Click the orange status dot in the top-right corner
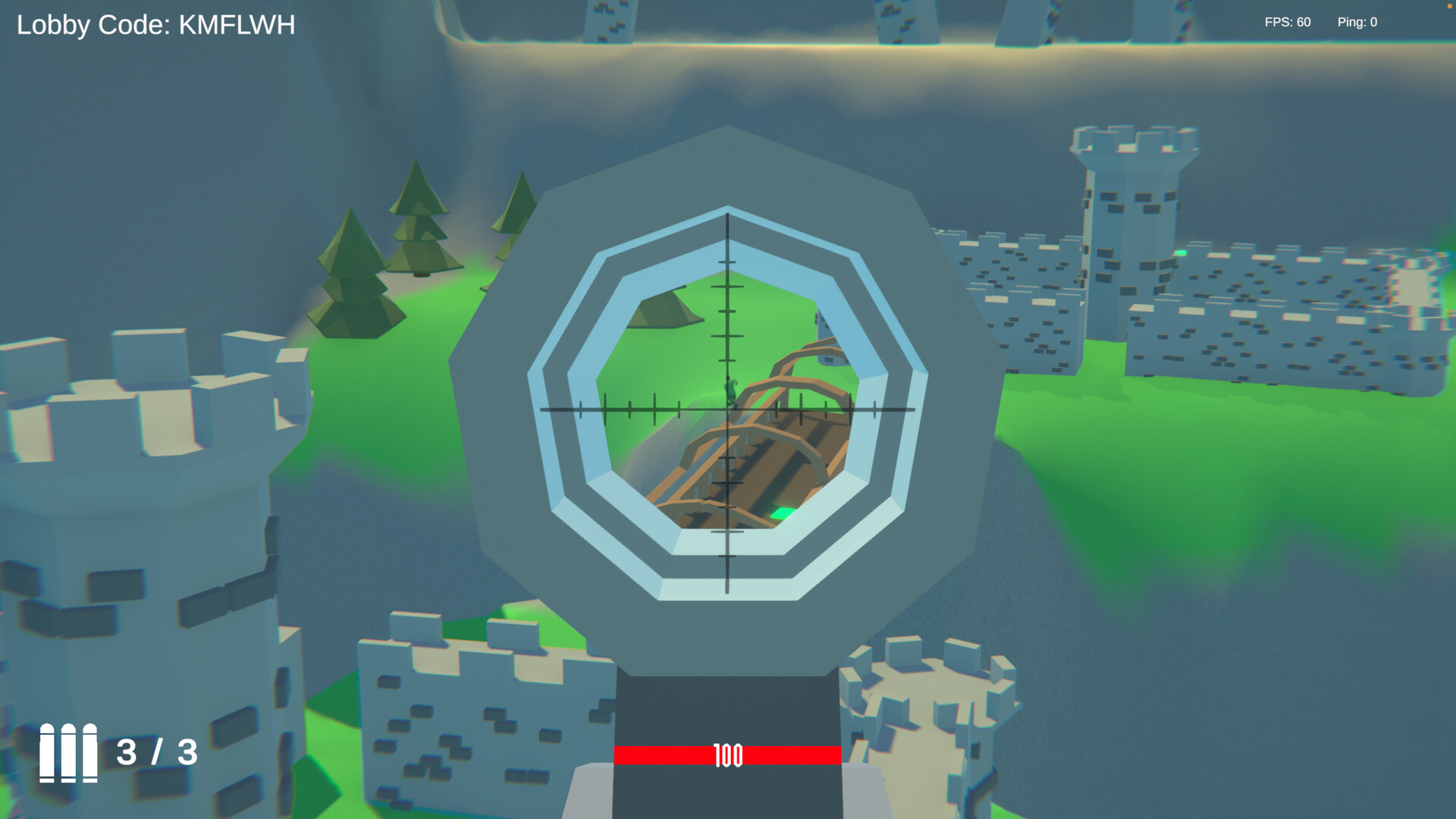The width and height of the screenshot is (1456, 819). 1451,6
